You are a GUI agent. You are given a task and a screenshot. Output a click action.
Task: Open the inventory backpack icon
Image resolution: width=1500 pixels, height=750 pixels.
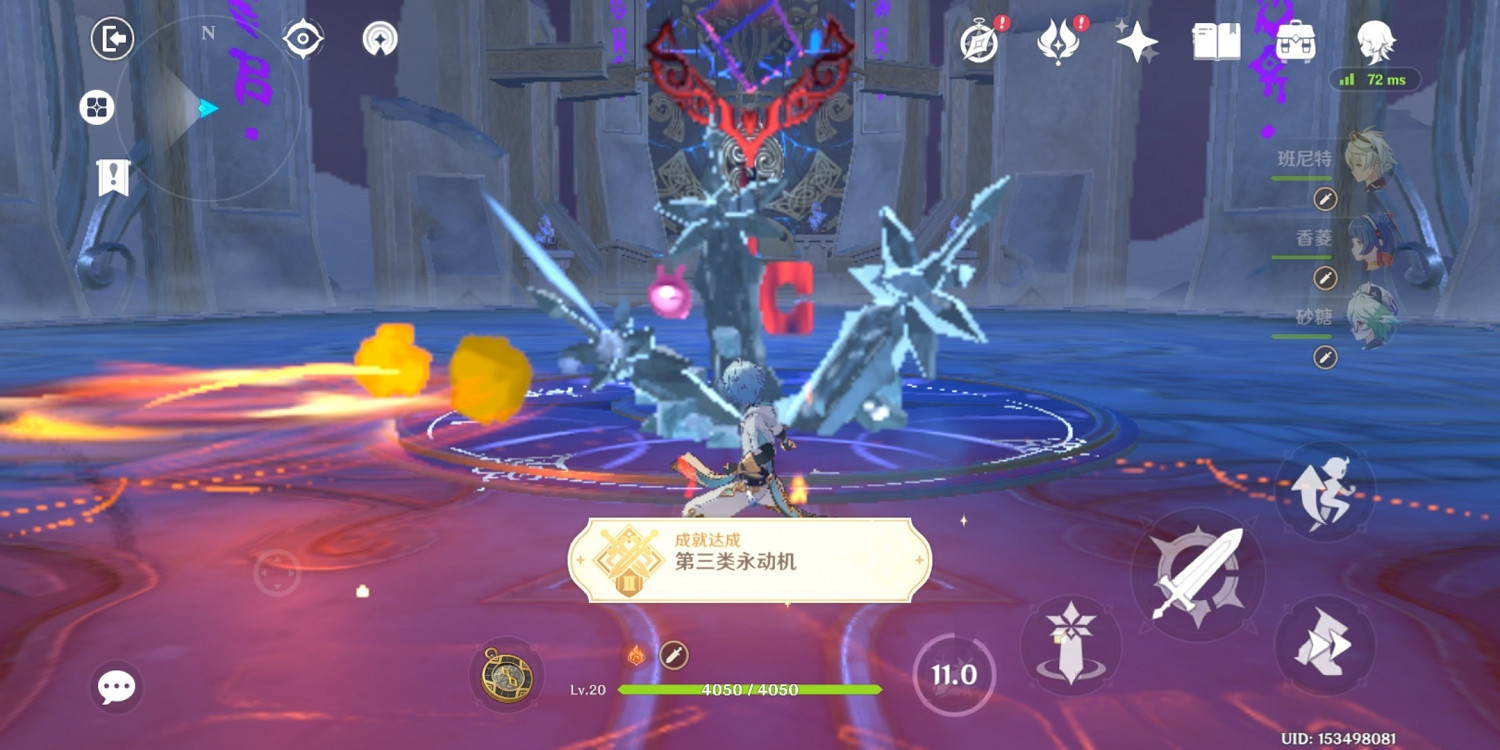click(x=1296, y=42)
